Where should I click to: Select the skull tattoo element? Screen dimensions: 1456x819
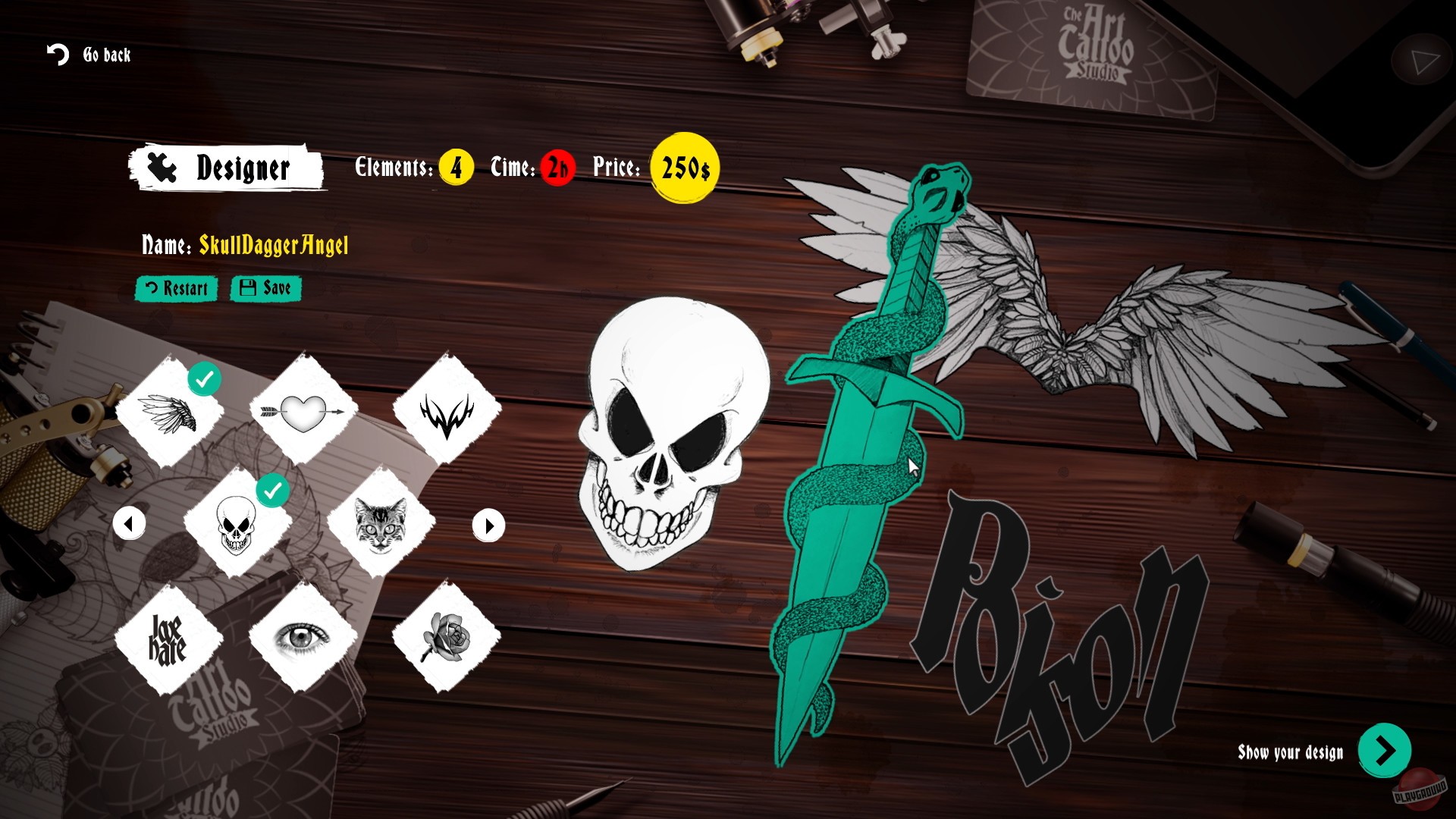pyautogui.click(x=237, y=525)
